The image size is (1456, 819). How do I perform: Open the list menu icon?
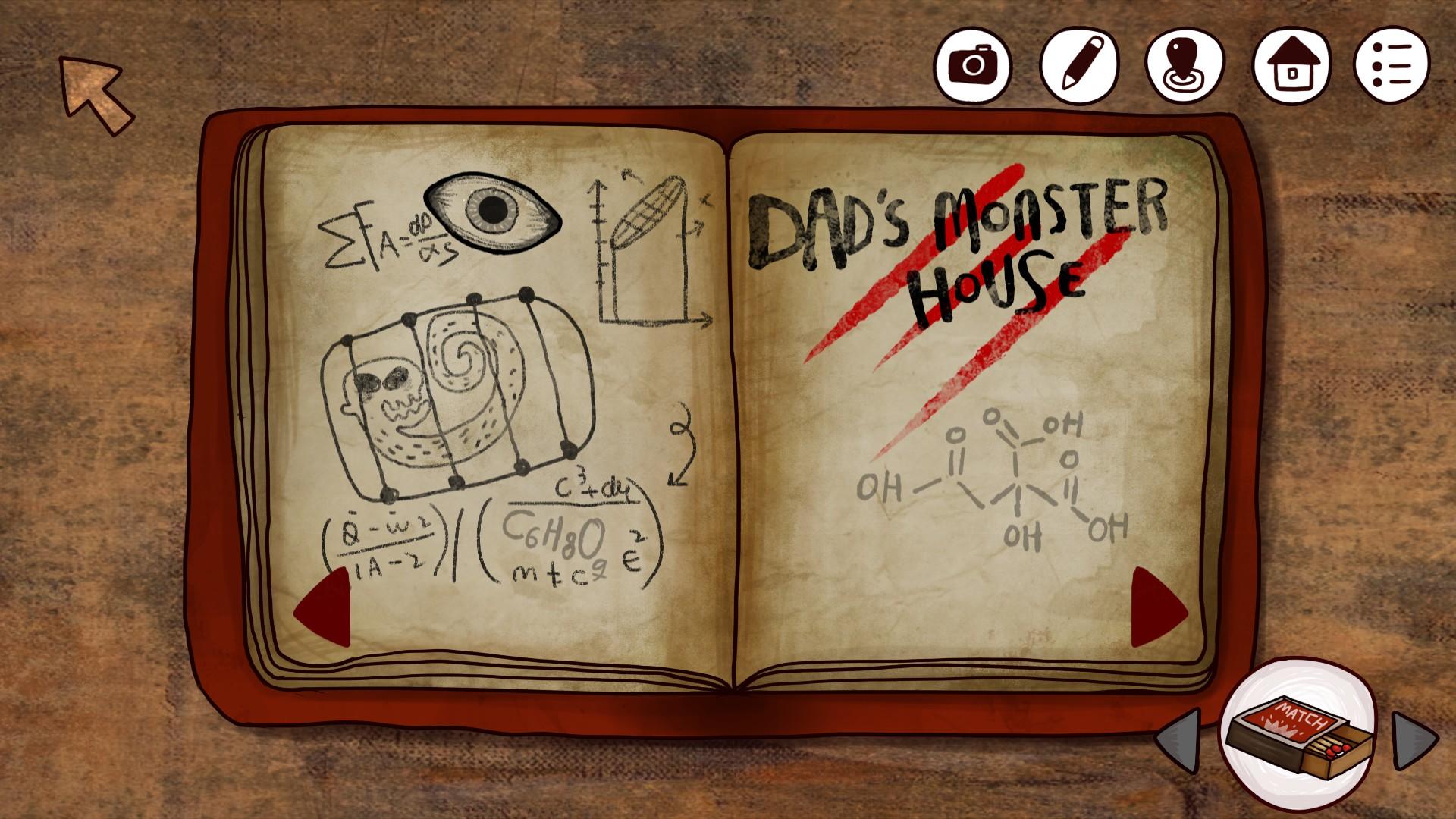tap(1392, 64)
